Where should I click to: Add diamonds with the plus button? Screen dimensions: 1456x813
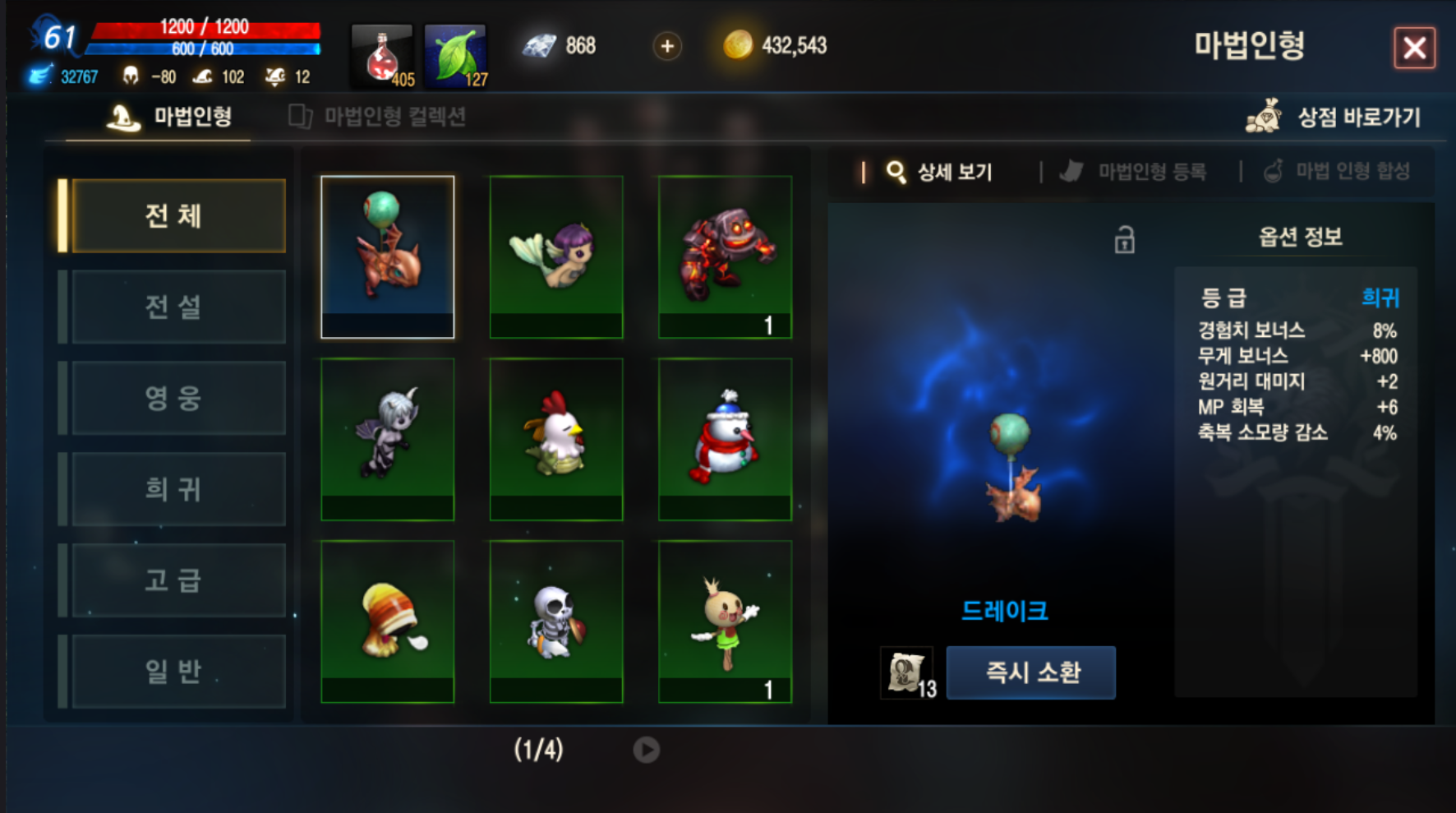(x=667, y=46)
